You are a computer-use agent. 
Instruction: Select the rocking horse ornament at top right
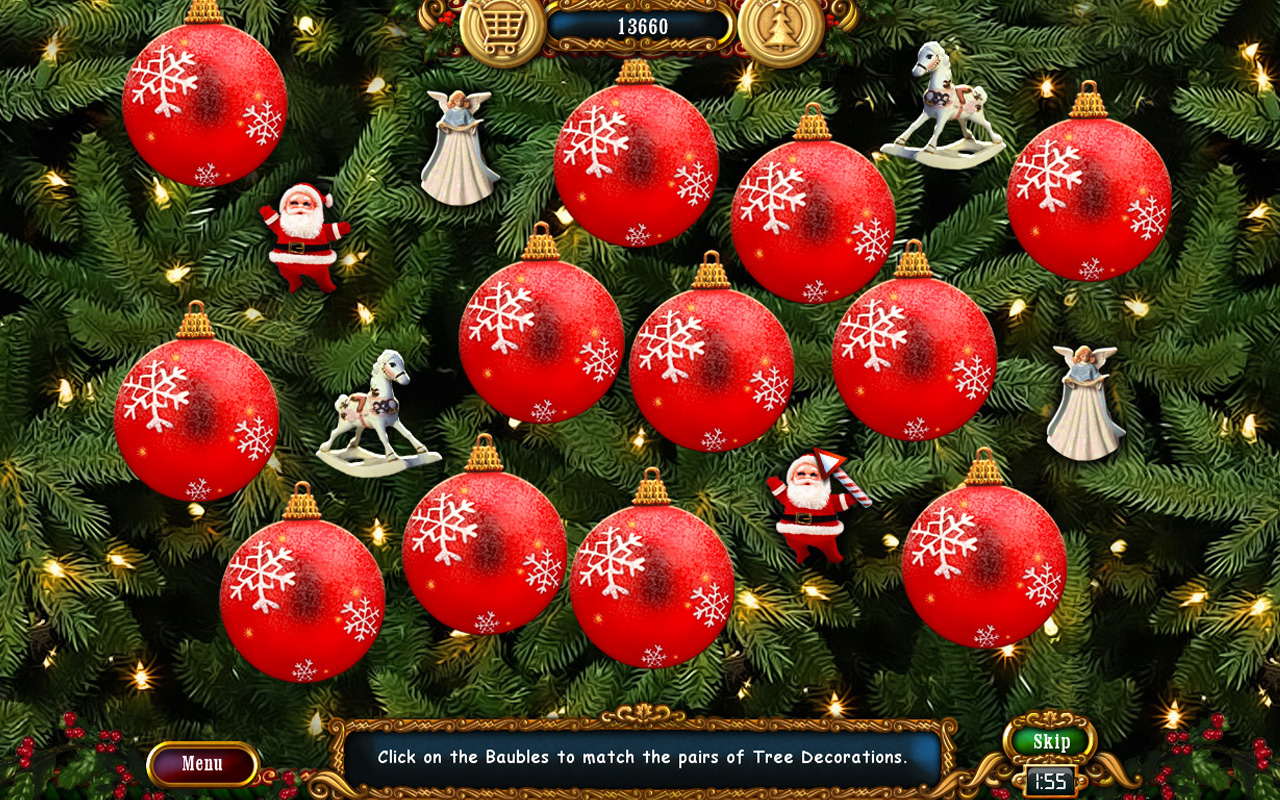(x=940, y=100)
